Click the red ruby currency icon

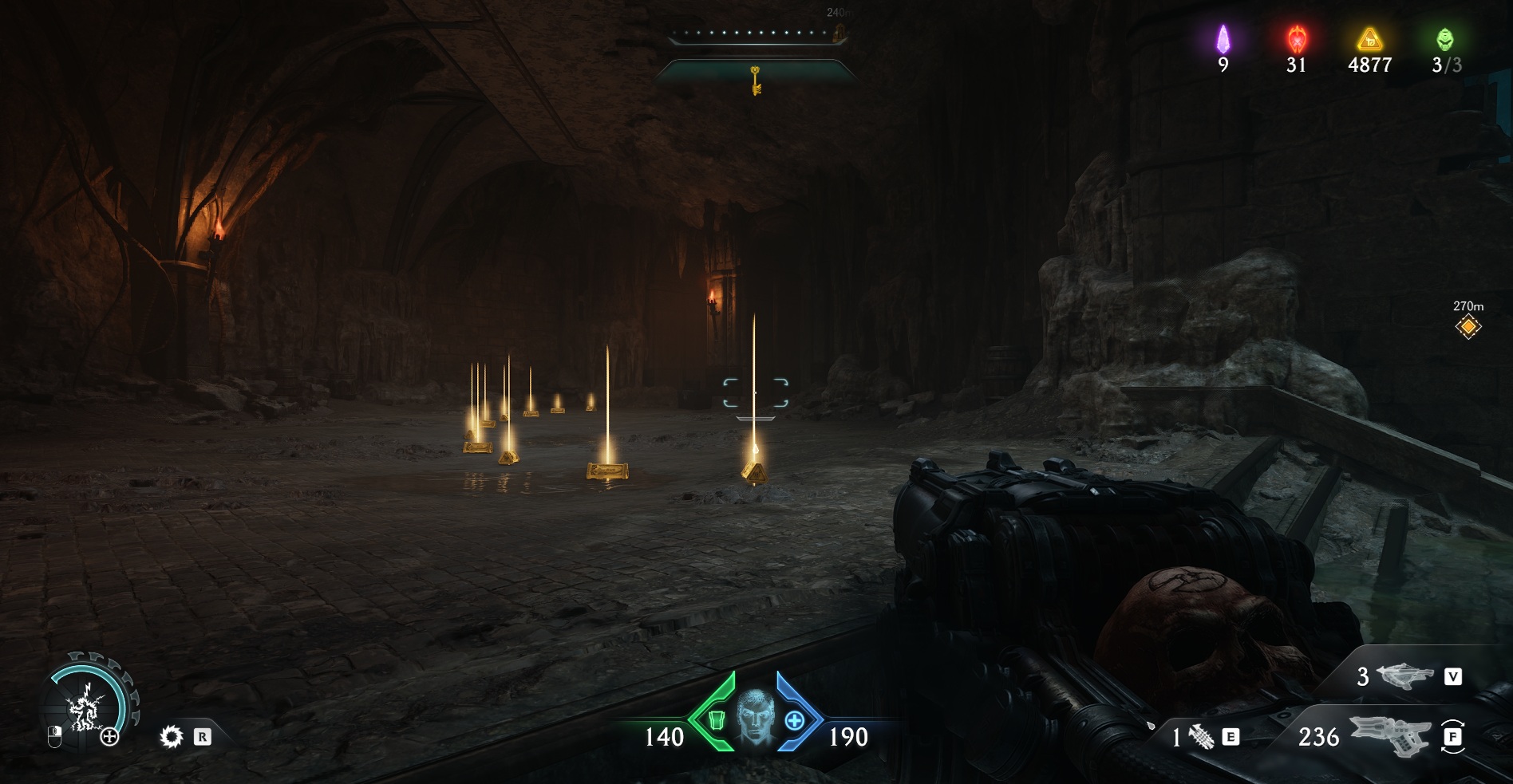pos(1297,39)
